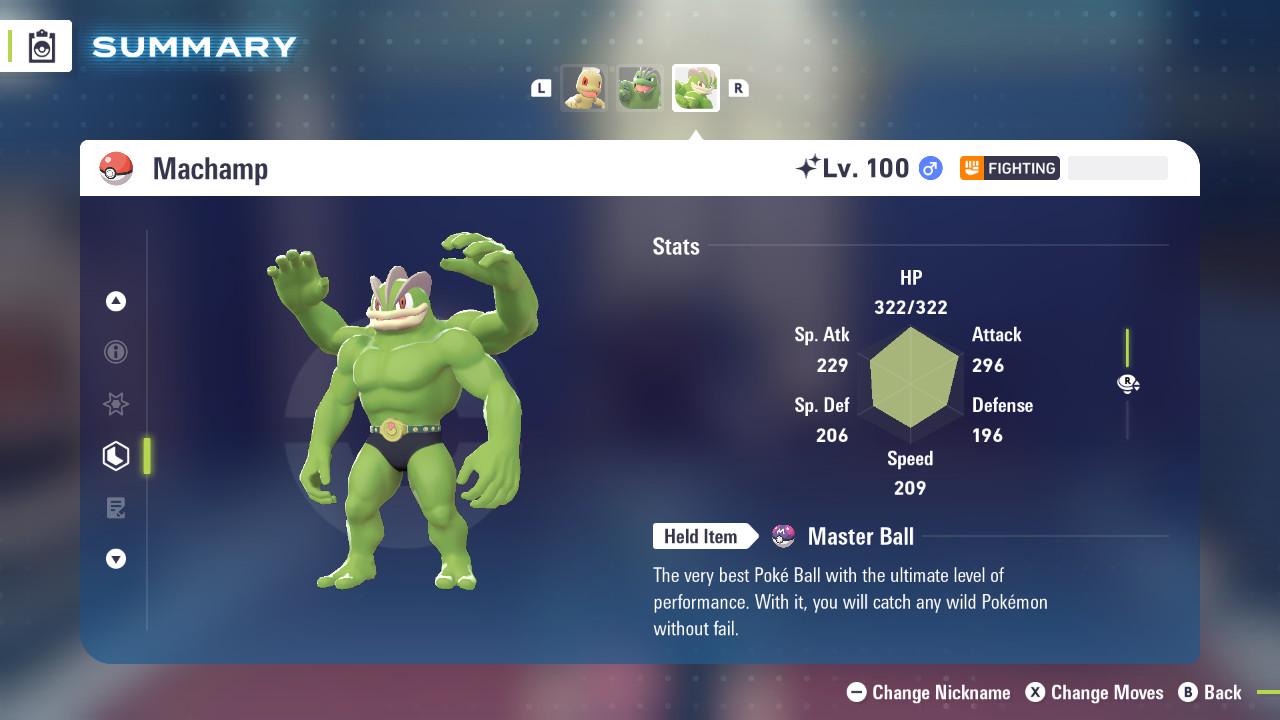Viewport: 1280px width, 720px height.
Task: Click the L shoulder button label
Action: point(541,88)
